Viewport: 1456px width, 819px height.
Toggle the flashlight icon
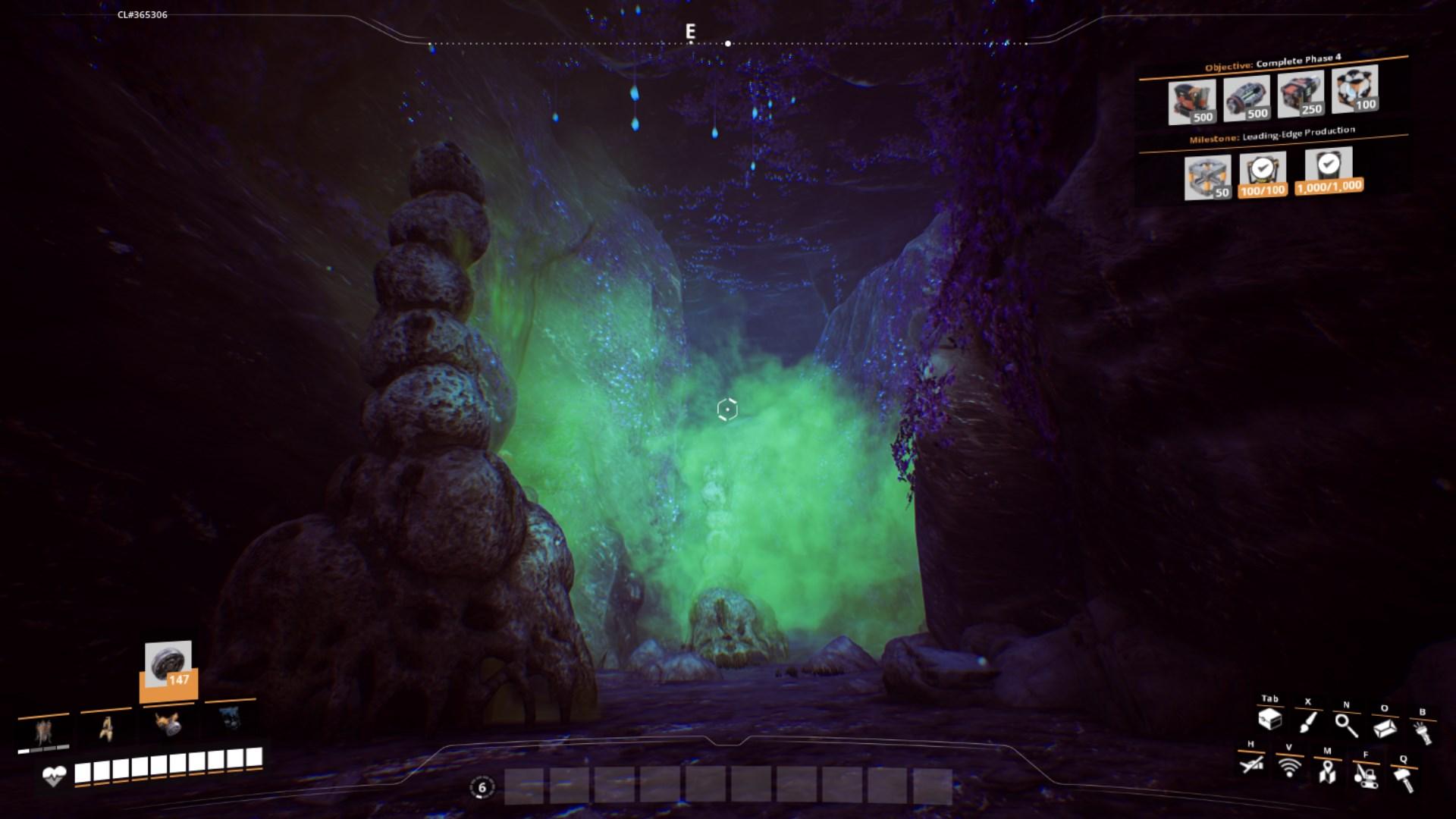(1423, 731)
